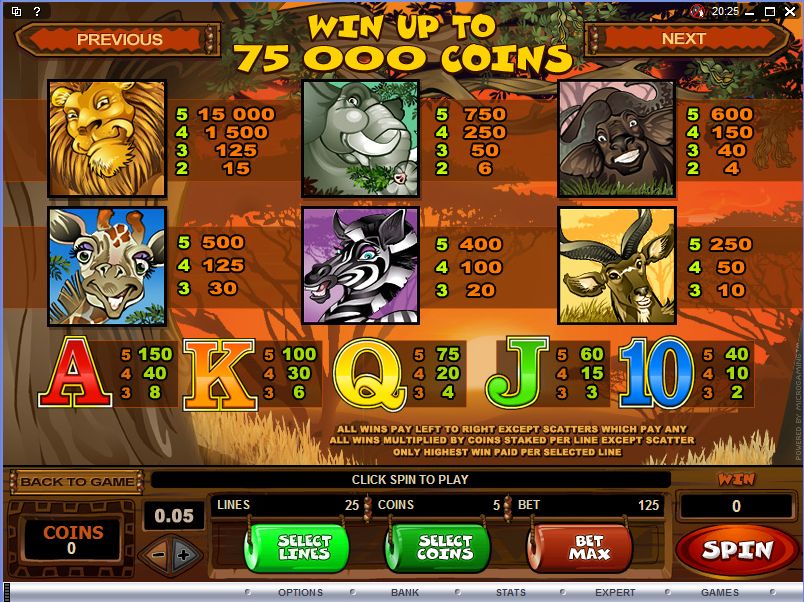Image resolution: width=804 pixels, height=602 pixels.
Task: Open the Games menu
Action: (x=720, y=592)
